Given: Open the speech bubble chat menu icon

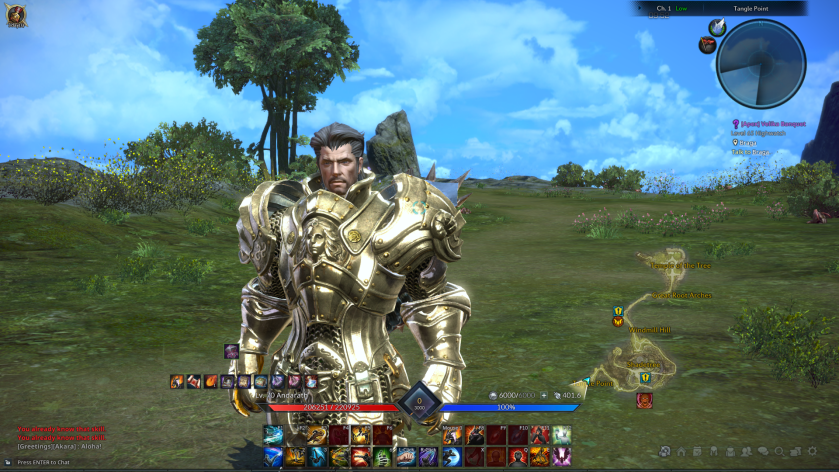Looking at the screenshot, I should [763, 452].
